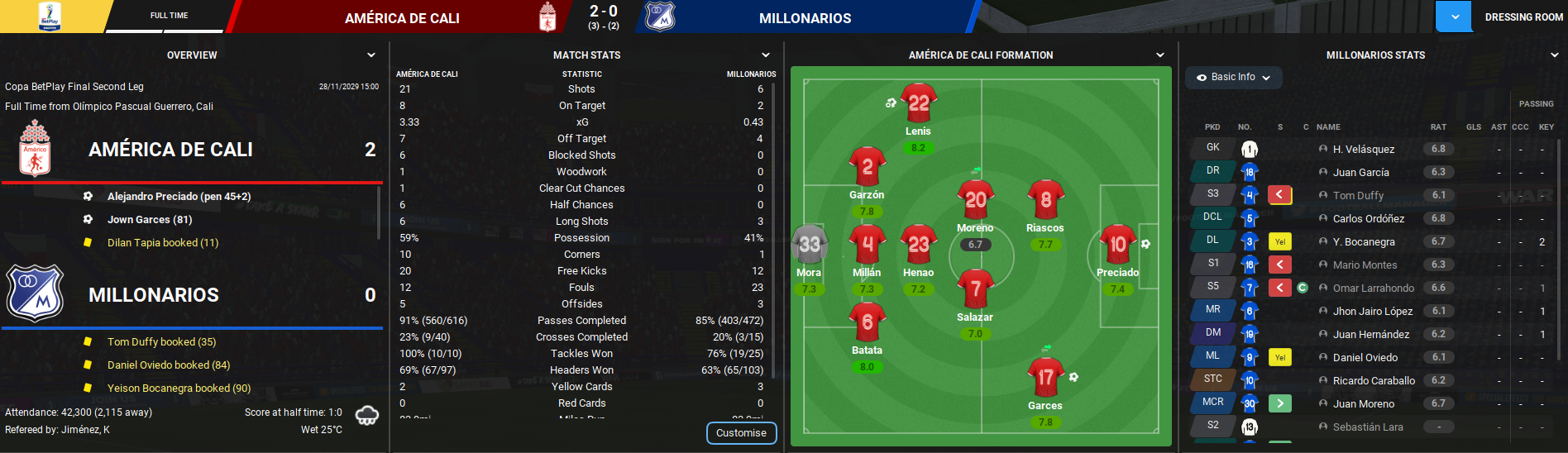
Task: Open Juan Moreno's player profile
Action: click(x=1363, y=404)
